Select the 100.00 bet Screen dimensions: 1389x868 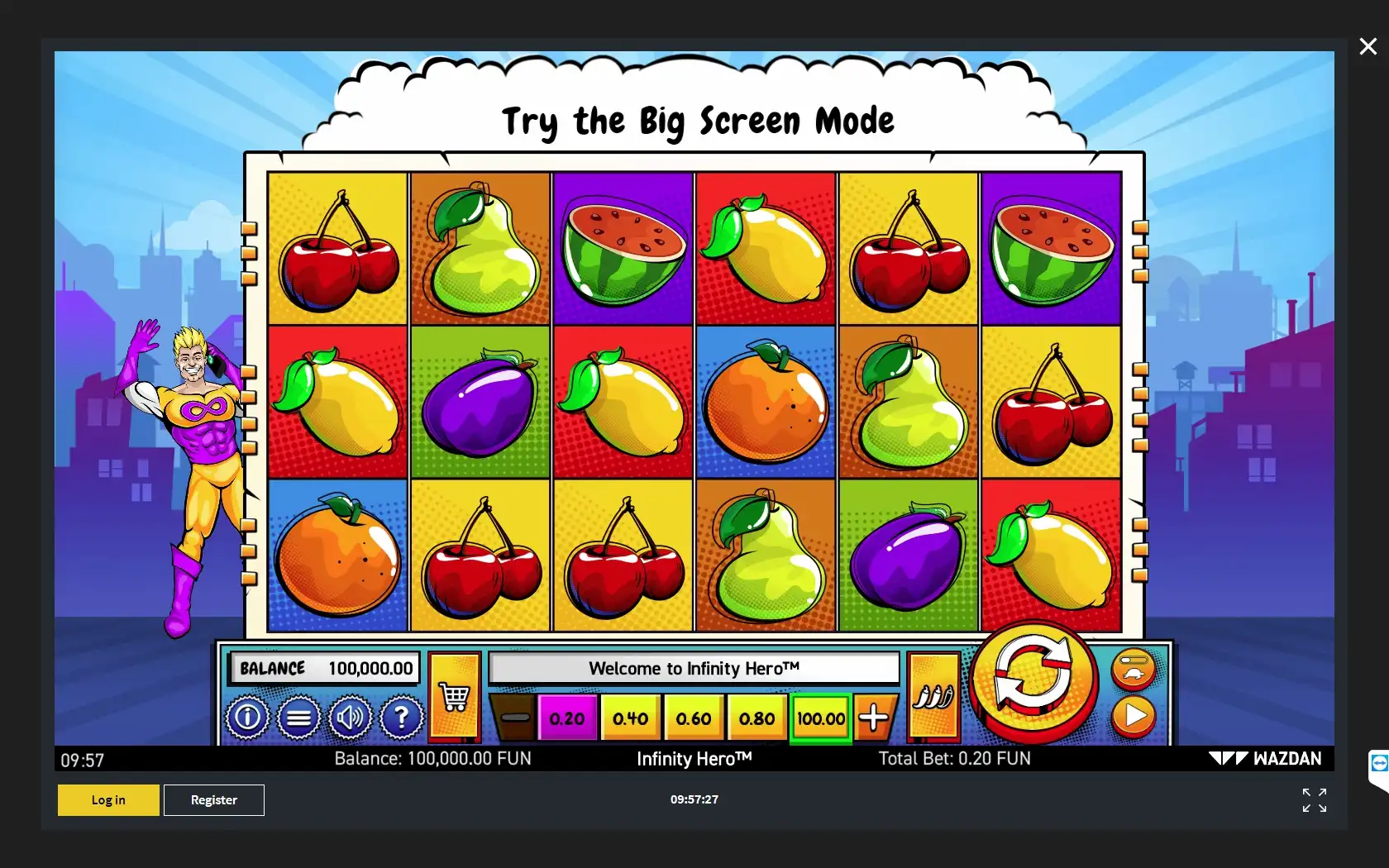[820, 718]
